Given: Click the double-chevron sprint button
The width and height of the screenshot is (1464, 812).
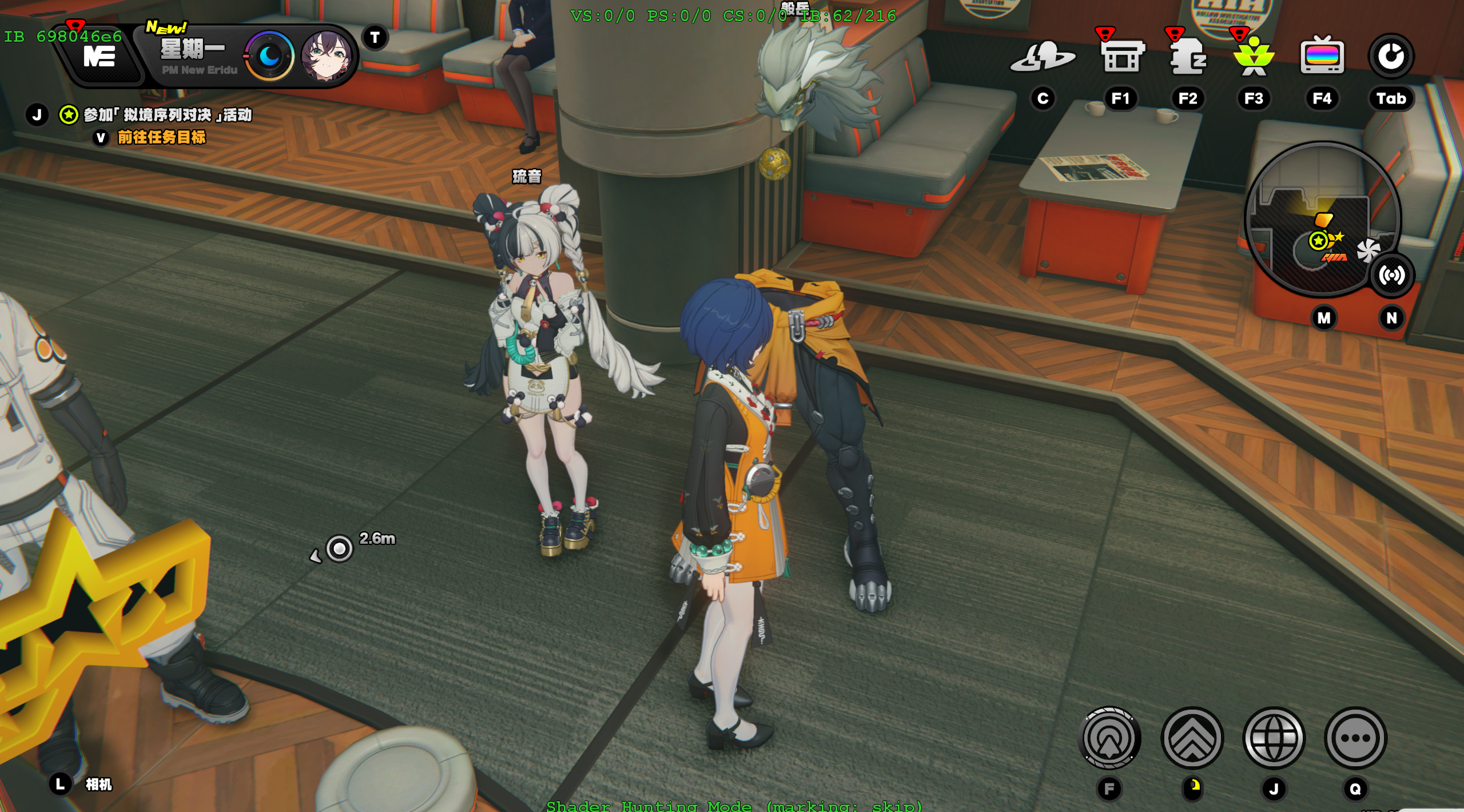Looking at the screenshot, I should click(1192, 738).
